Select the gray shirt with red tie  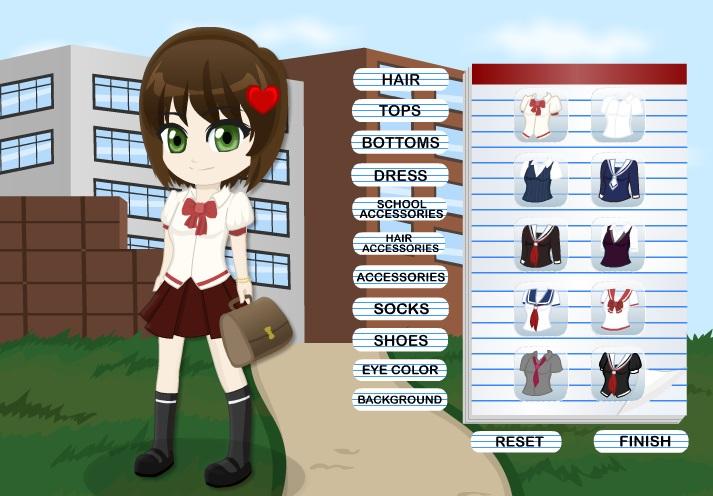pos(541,374)
